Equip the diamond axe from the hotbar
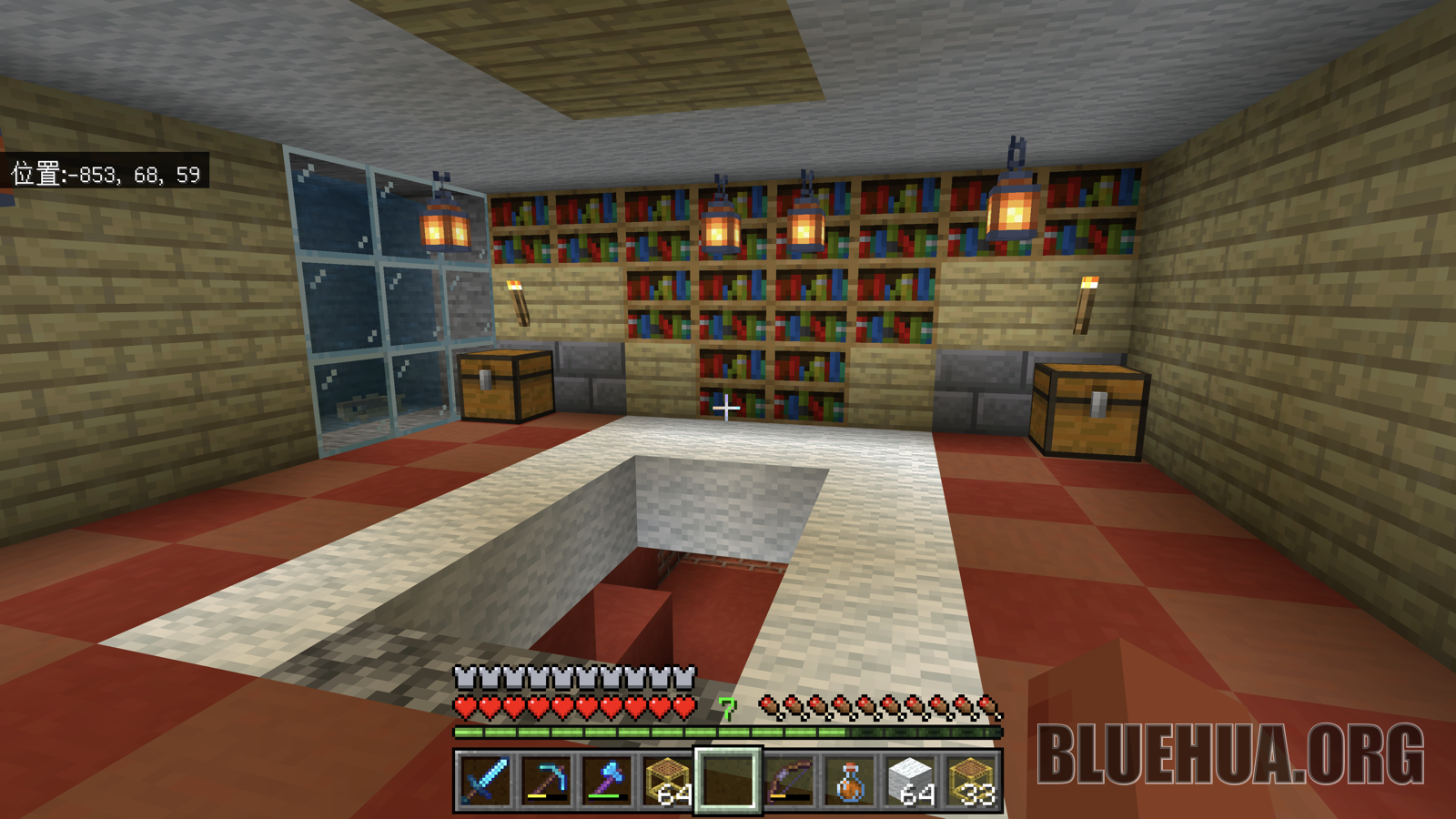1456x819 pixels. pos(606,781)
